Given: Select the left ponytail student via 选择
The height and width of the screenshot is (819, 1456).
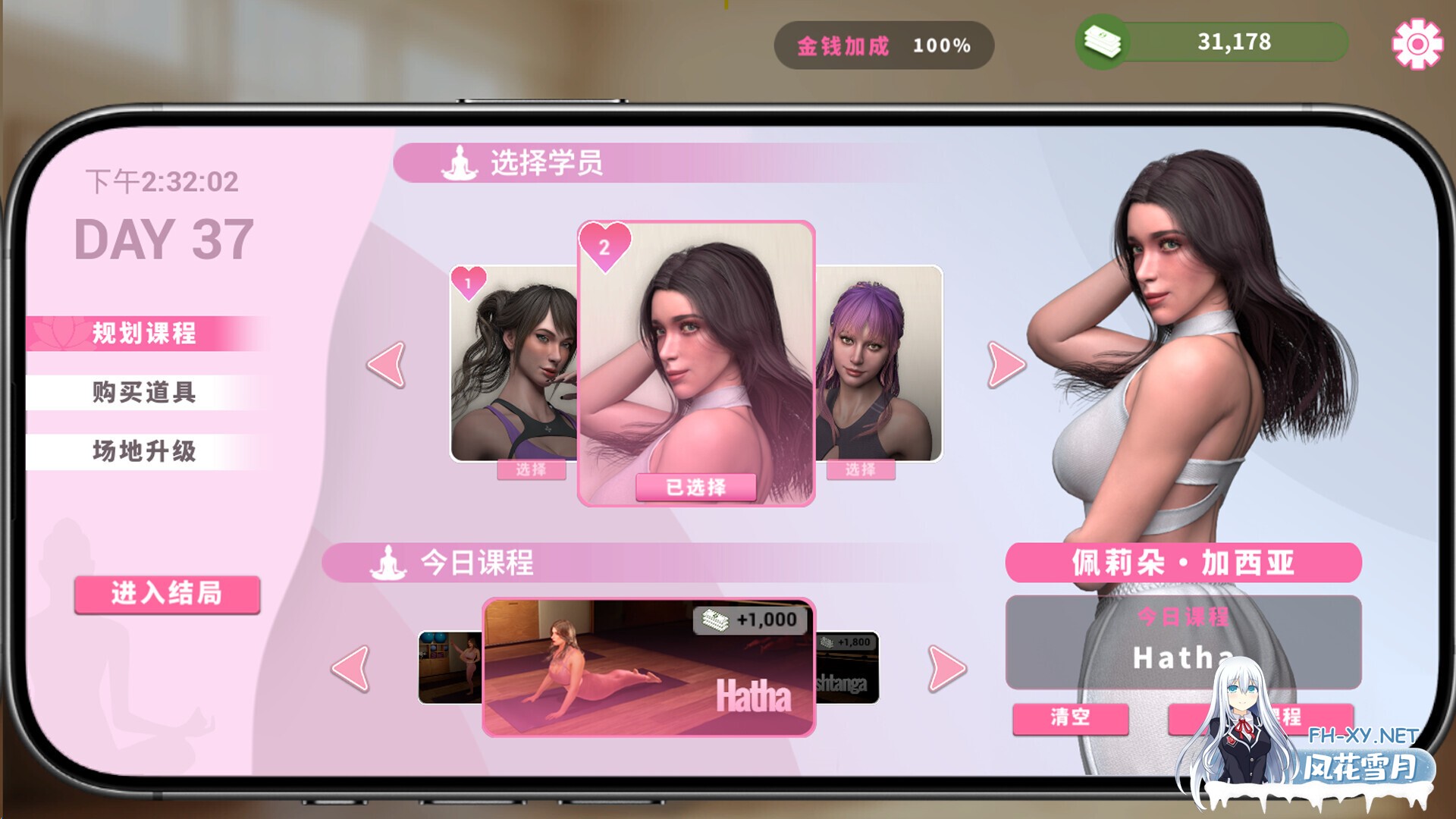Looking at the screenshot, I should [x=531, y=470].
